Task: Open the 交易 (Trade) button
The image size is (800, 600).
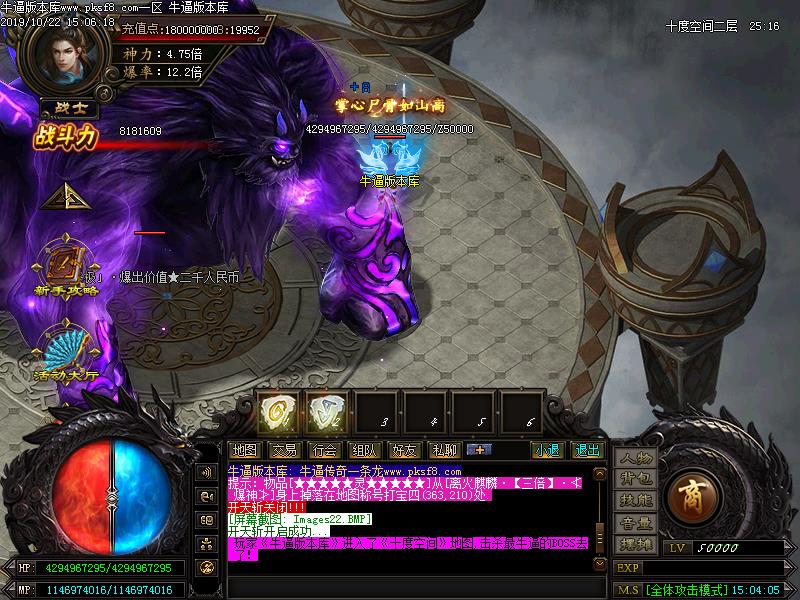Action: point(284,450)
